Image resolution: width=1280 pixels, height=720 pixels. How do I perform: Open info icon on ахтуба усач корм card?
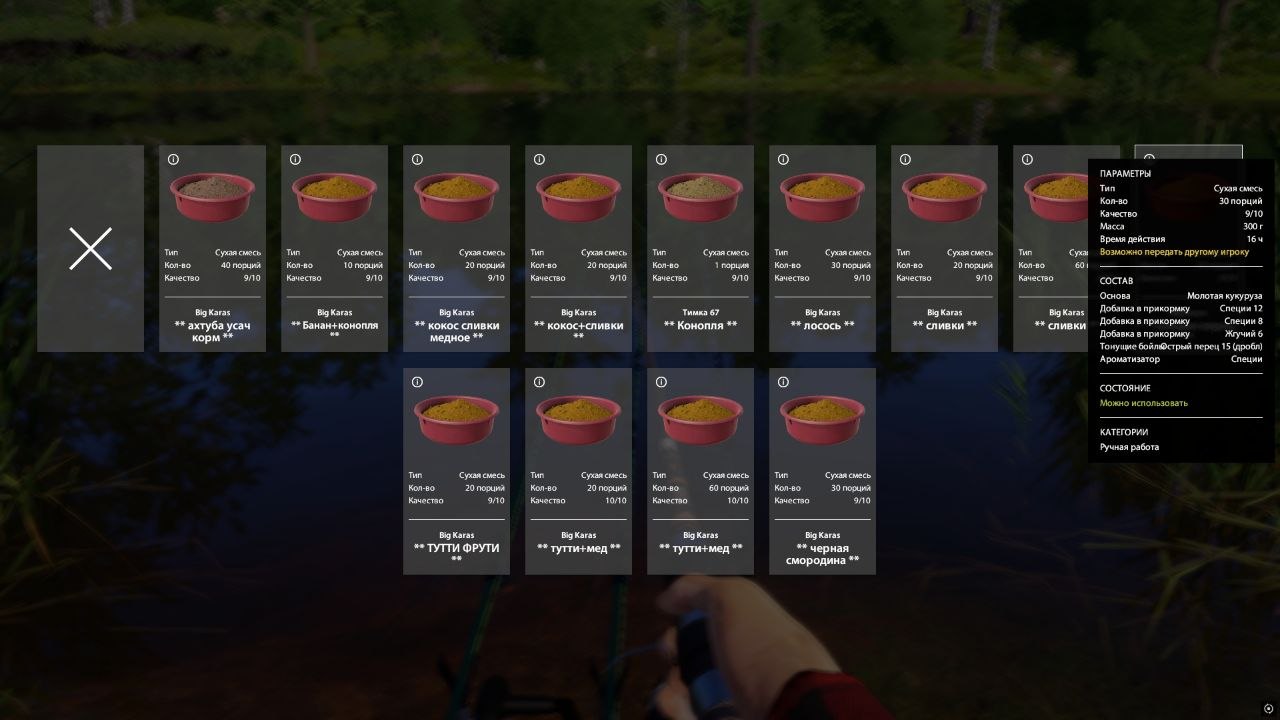click(x=173, y=160)
